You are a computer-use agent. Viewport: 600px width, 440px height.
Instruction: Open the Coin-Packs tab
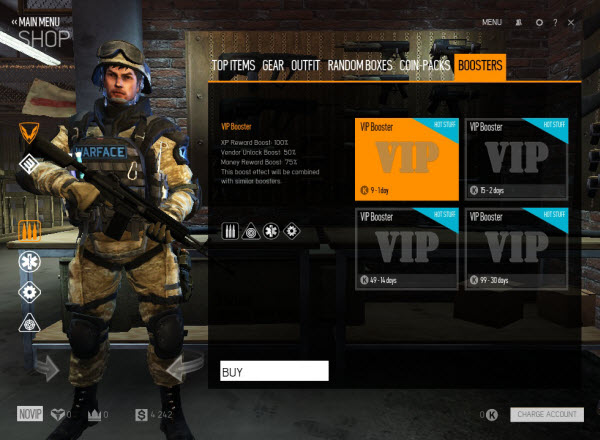pyautogui.click(x=423, y=66)
